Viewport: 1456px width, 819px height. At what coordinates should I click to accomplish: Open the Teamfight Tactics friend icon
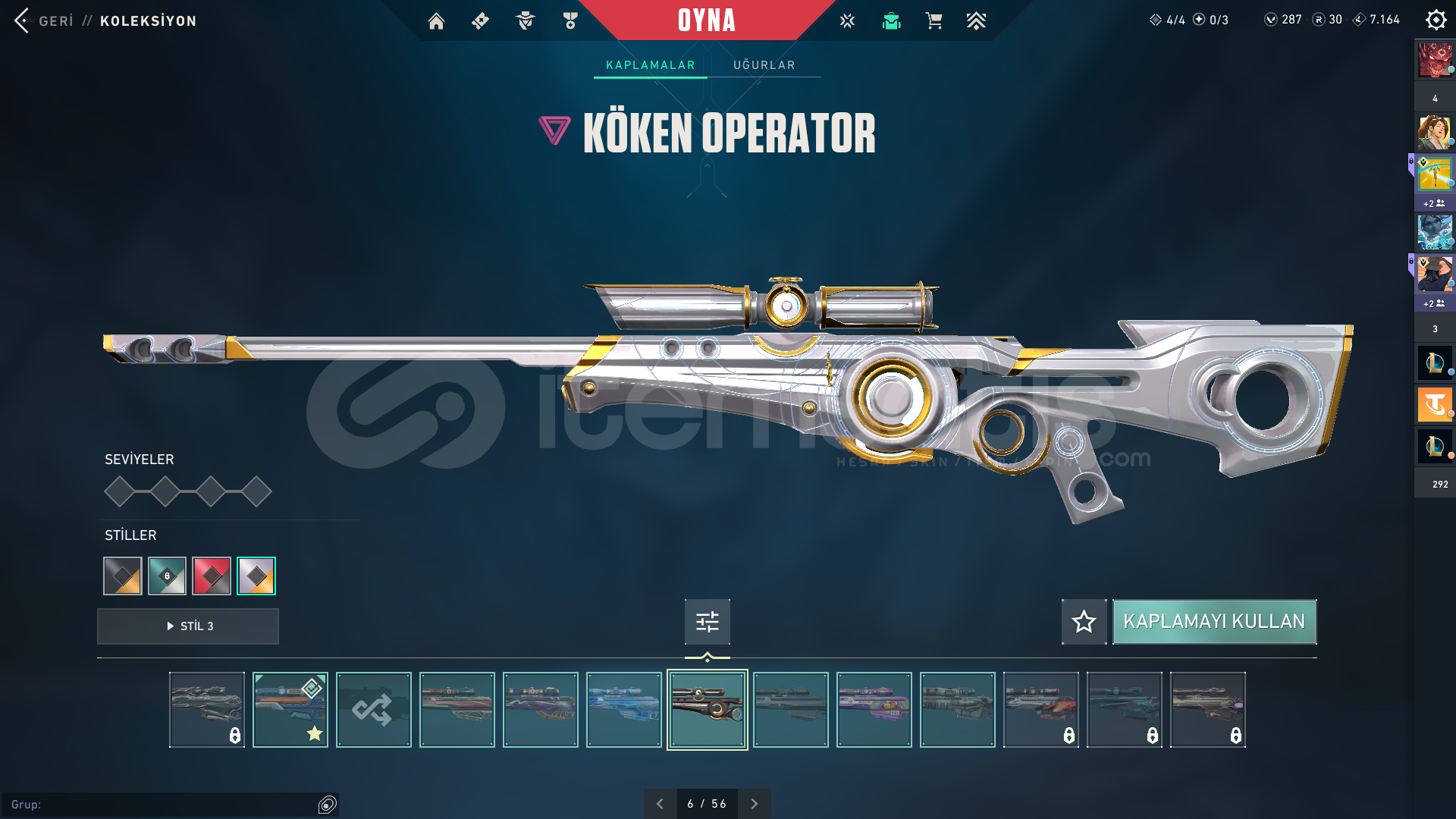[1434, 405]
